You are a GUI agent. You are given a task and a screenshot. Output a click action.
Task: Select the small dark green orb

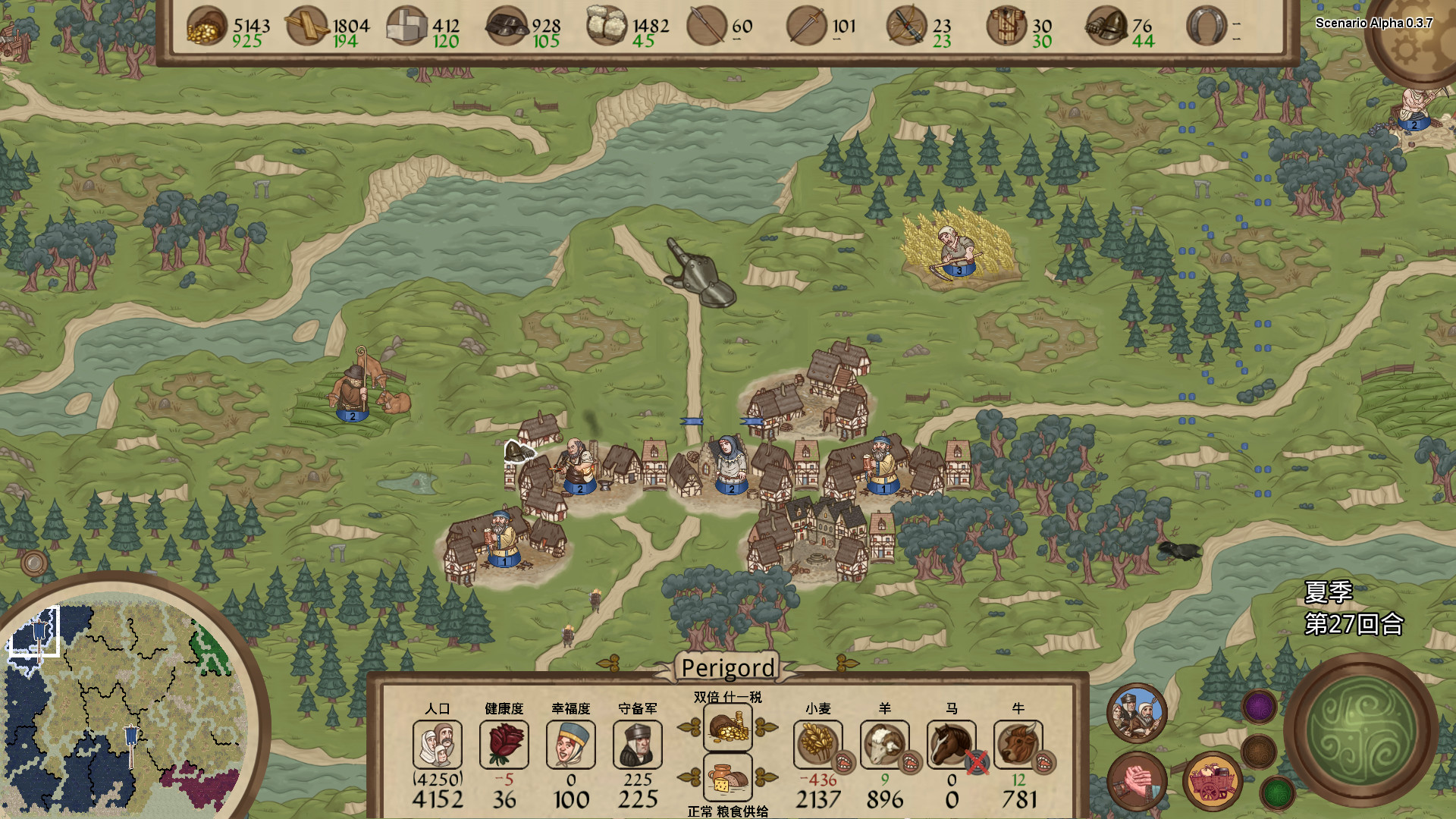1277,793
